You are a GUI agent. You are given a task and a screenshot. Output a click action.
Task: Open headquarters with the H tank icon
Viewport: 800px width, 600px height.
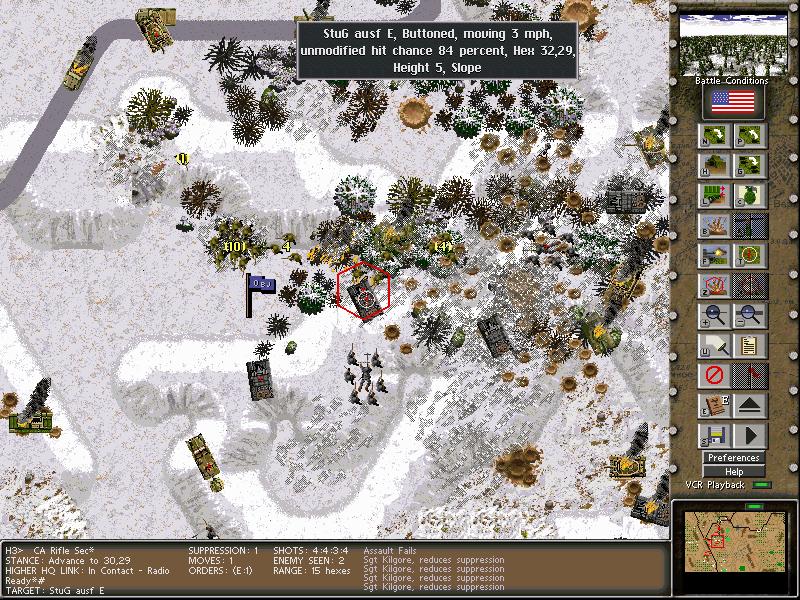(715, 166)
